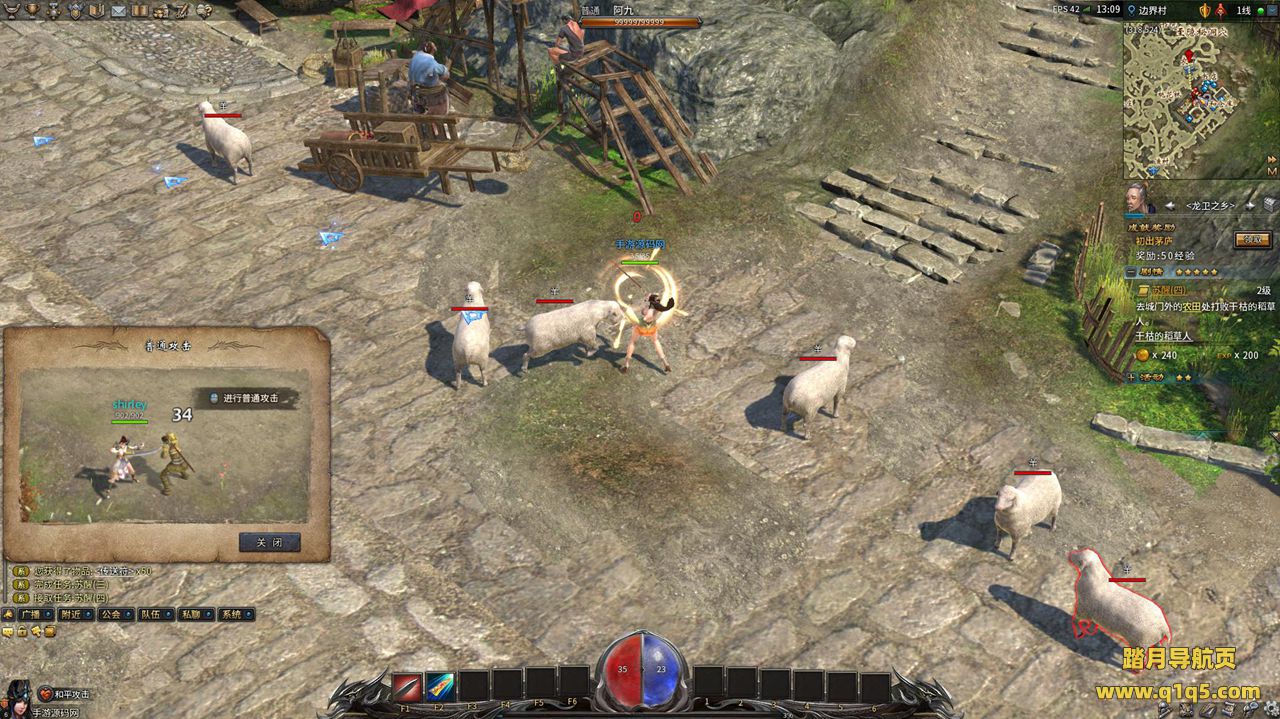
Task: View the 系统 system messages tab
Action: 235,614
